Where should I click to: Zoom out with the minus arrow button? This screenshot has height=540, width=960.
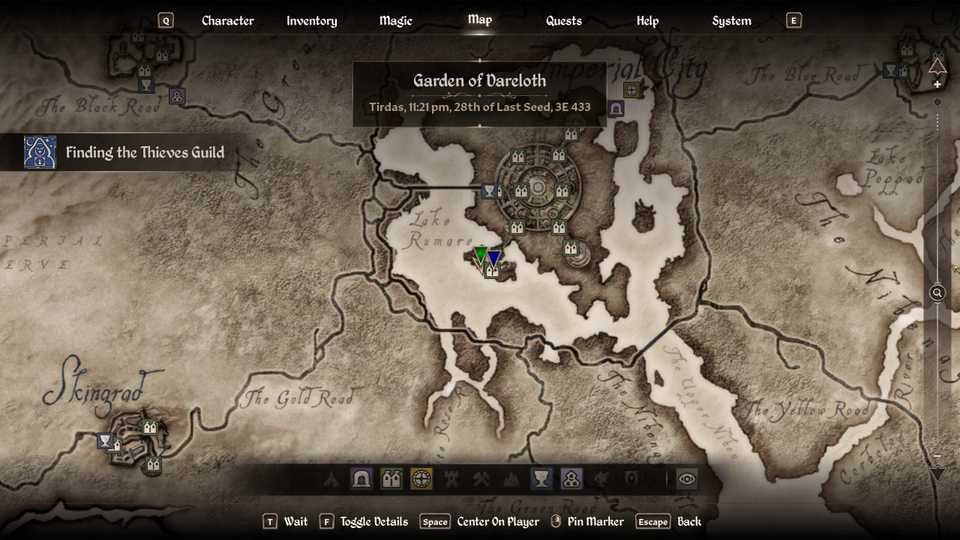[937, 471]
